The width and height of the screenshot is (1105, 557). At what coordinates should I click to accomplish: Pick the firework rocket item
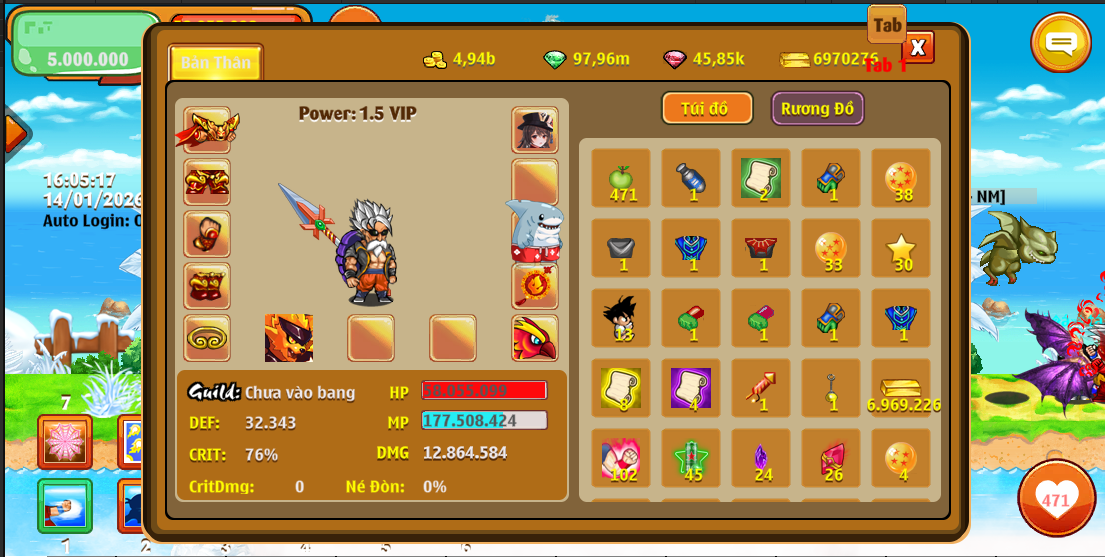click(760, 389)
